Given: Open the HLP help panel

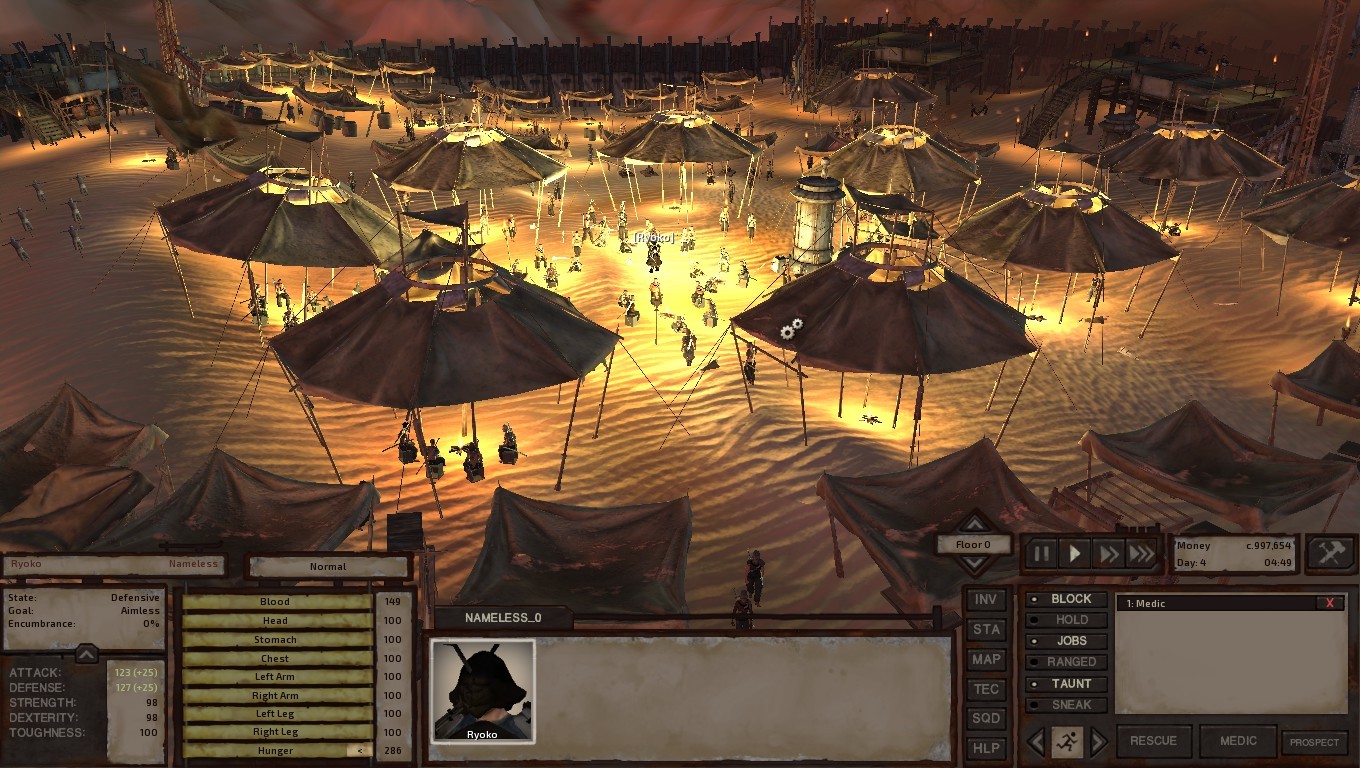Looking at the screenshot, I should pos(986,749).
